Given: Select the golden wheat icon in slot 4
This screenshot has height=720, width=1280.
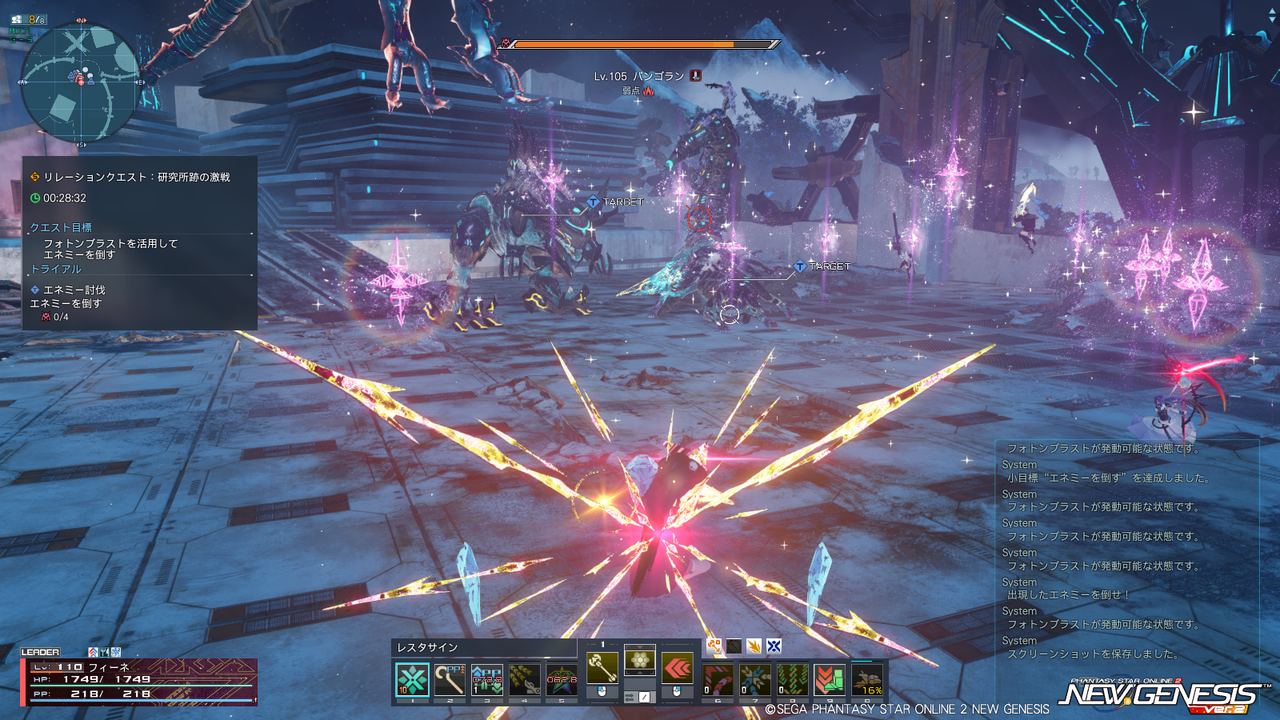Looking at the screenshot, I should [x=524, y=680].
